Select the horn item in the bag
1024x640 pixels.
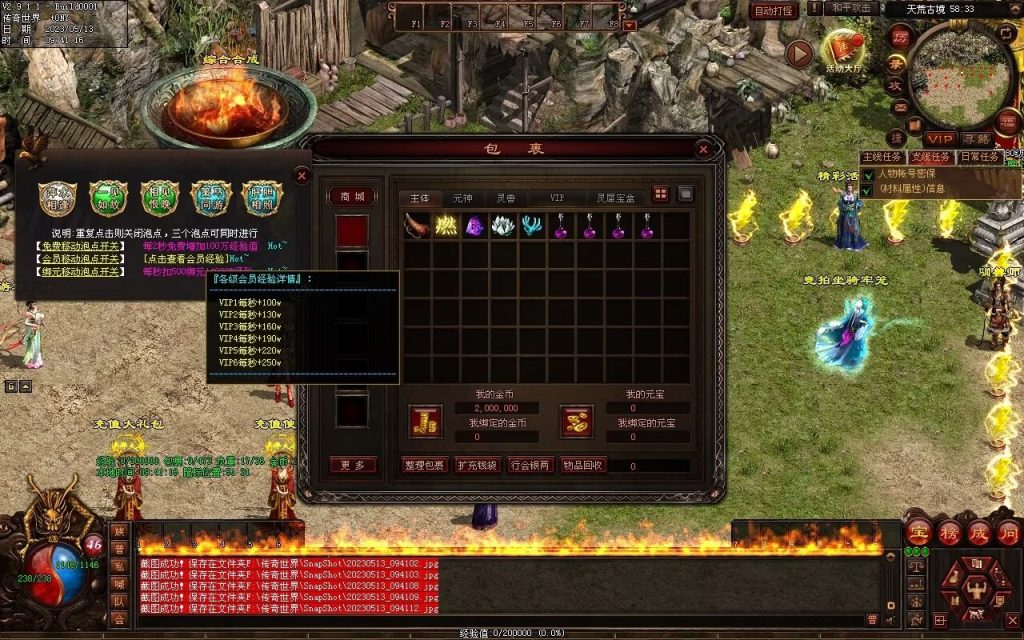point(417,226)
